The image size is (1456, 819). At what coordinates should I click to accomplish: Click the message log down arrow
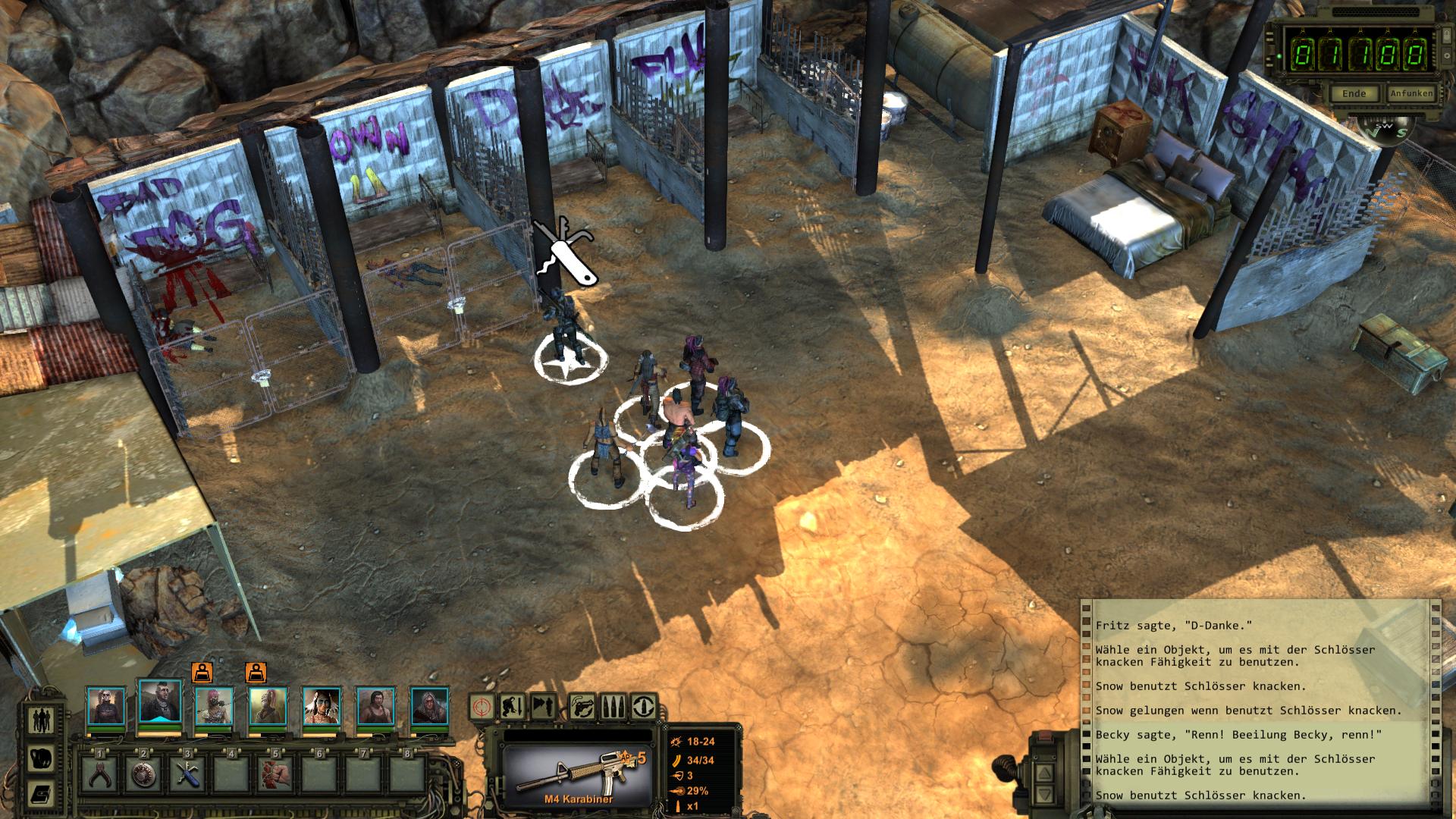pyautogui.click(x=1044, y=795)
